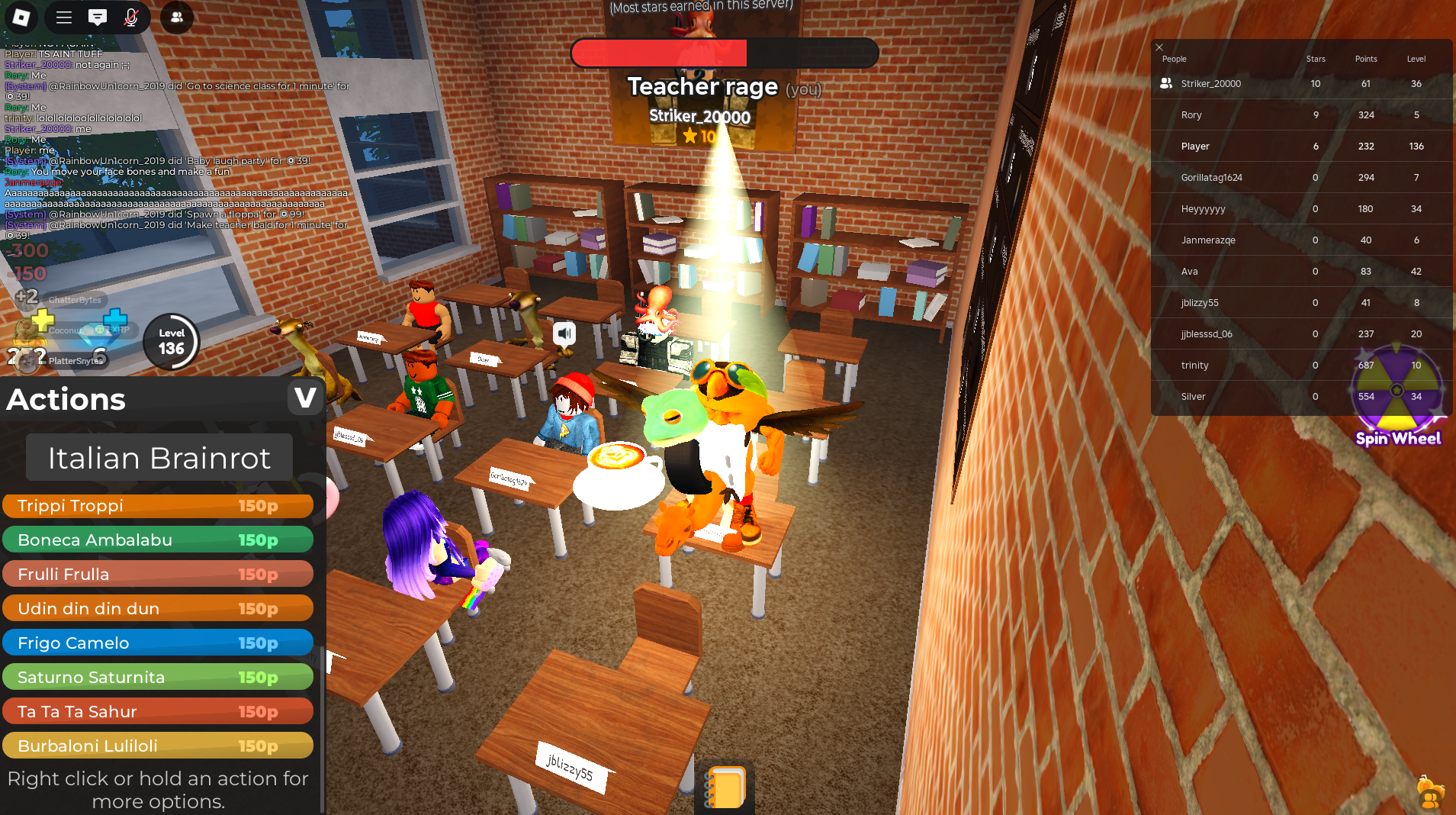
Task: Click the speaker sound icon
Action: point(564,333)
